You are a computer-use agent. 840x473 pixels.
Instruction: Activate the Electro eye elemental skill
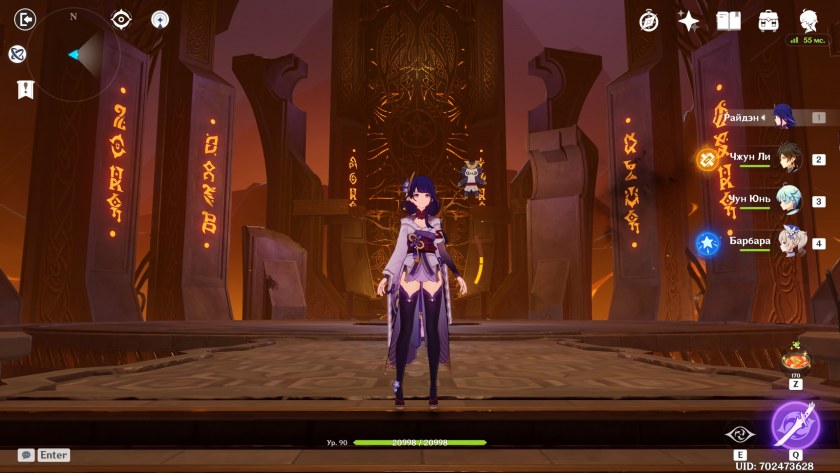(x=737, y=435)
